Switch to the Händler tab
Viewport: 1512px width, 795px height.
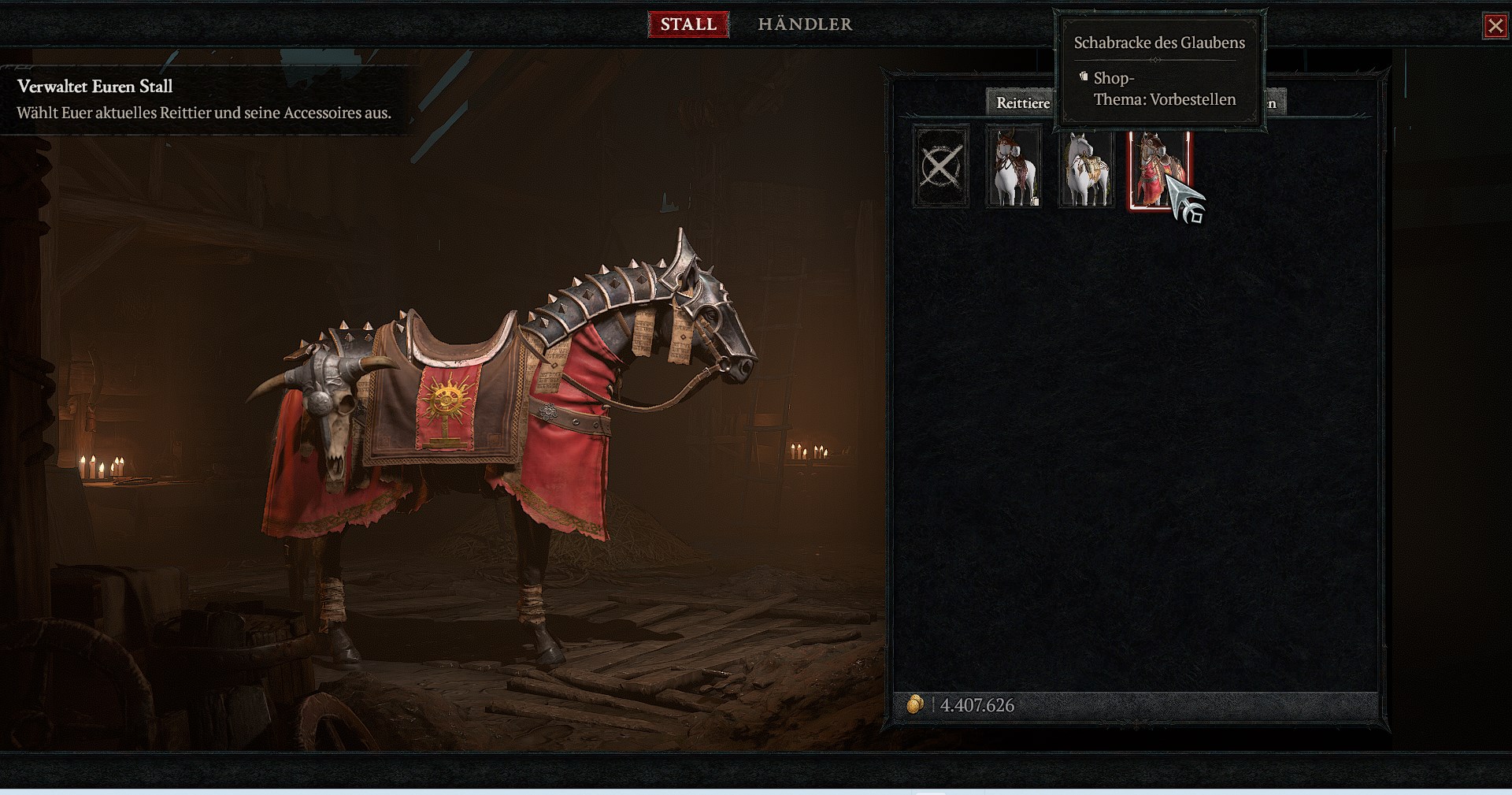804,24
